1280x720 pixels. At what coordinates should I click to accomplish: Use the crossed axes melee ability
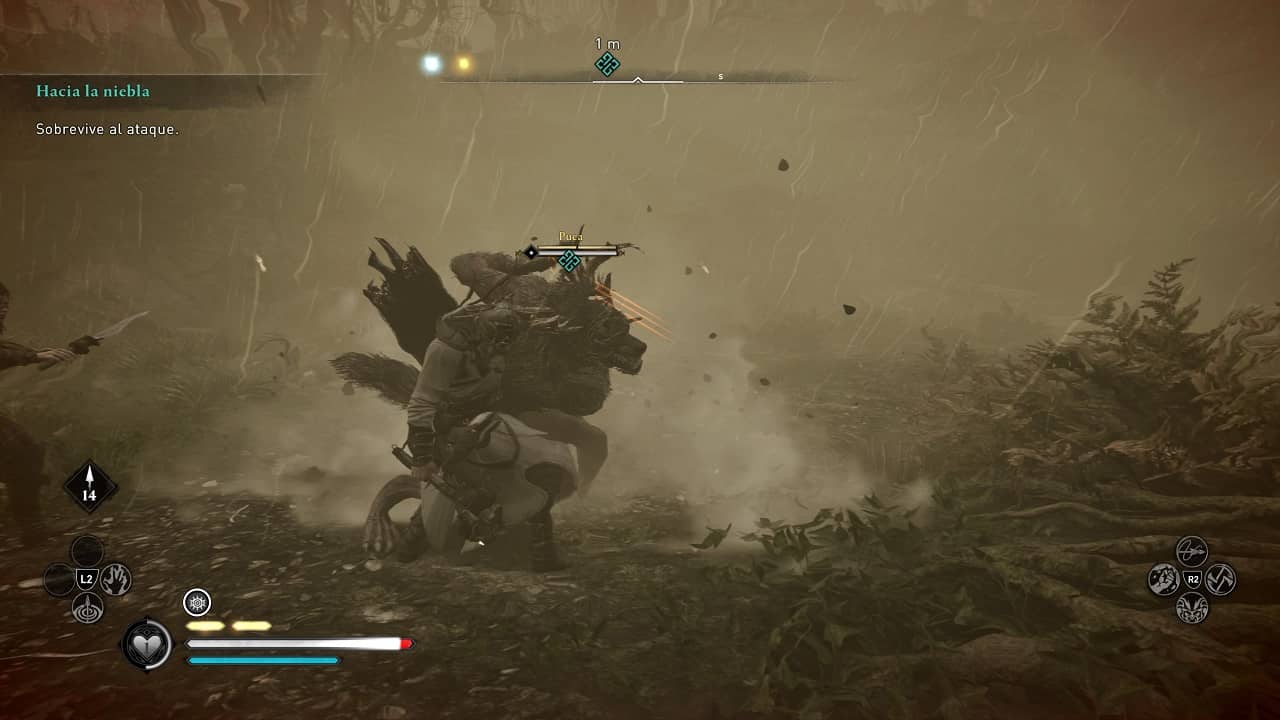[1220, 579]
